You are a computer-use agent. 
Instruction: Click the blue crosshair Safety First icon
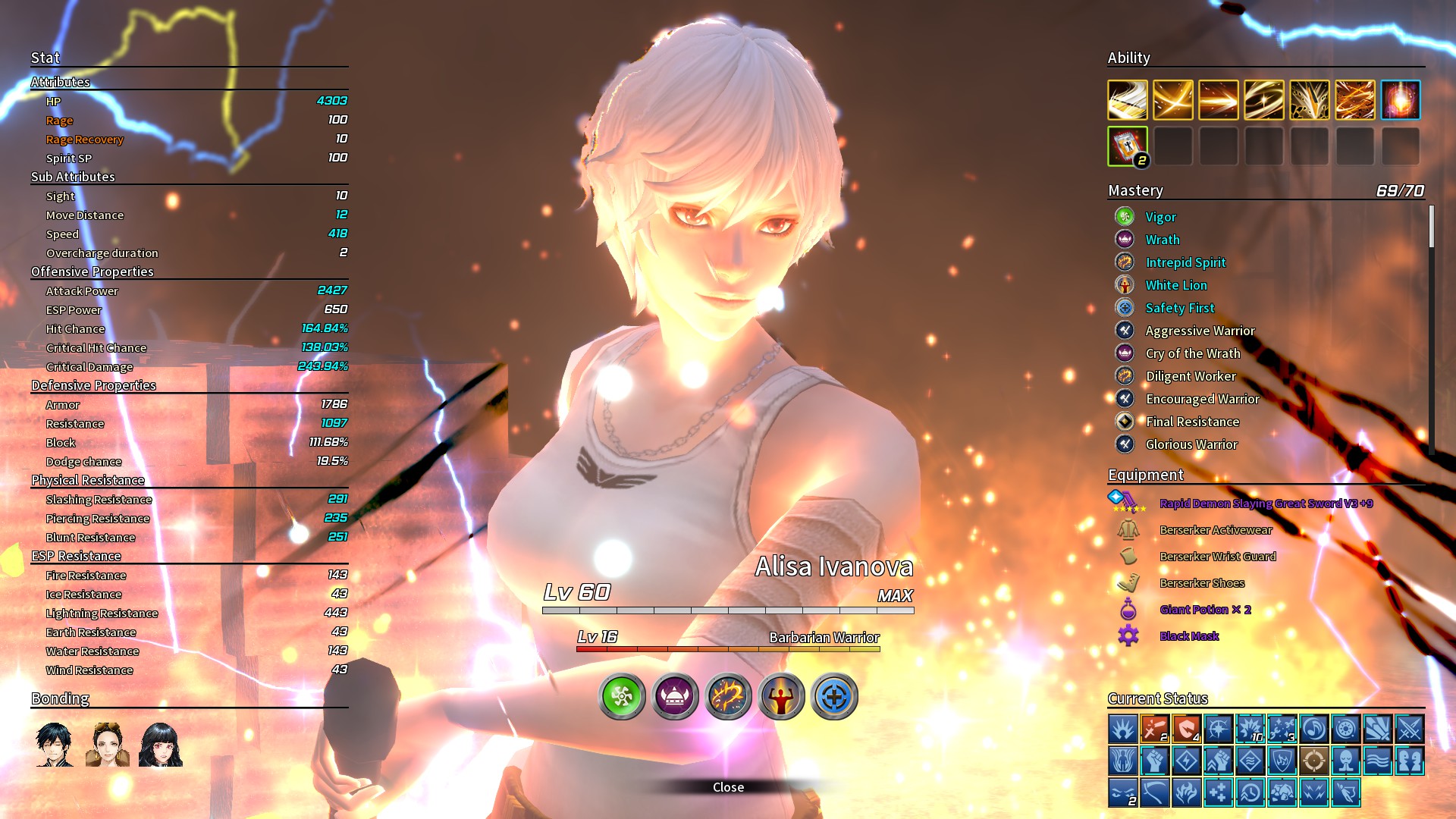[x=834, y=696]
